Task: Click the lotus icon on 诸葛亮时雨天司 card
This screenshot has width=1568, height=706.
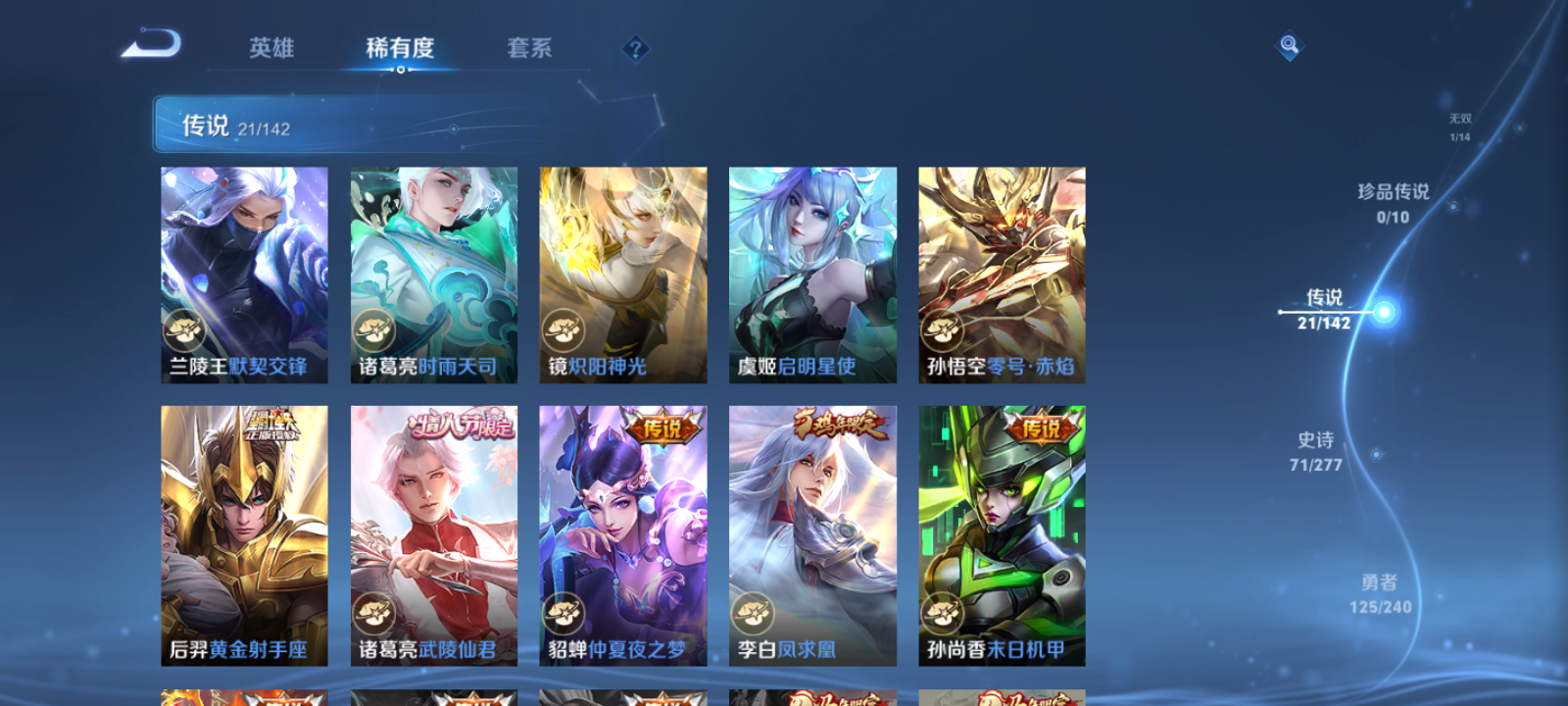Action: [x=374, y=328]
